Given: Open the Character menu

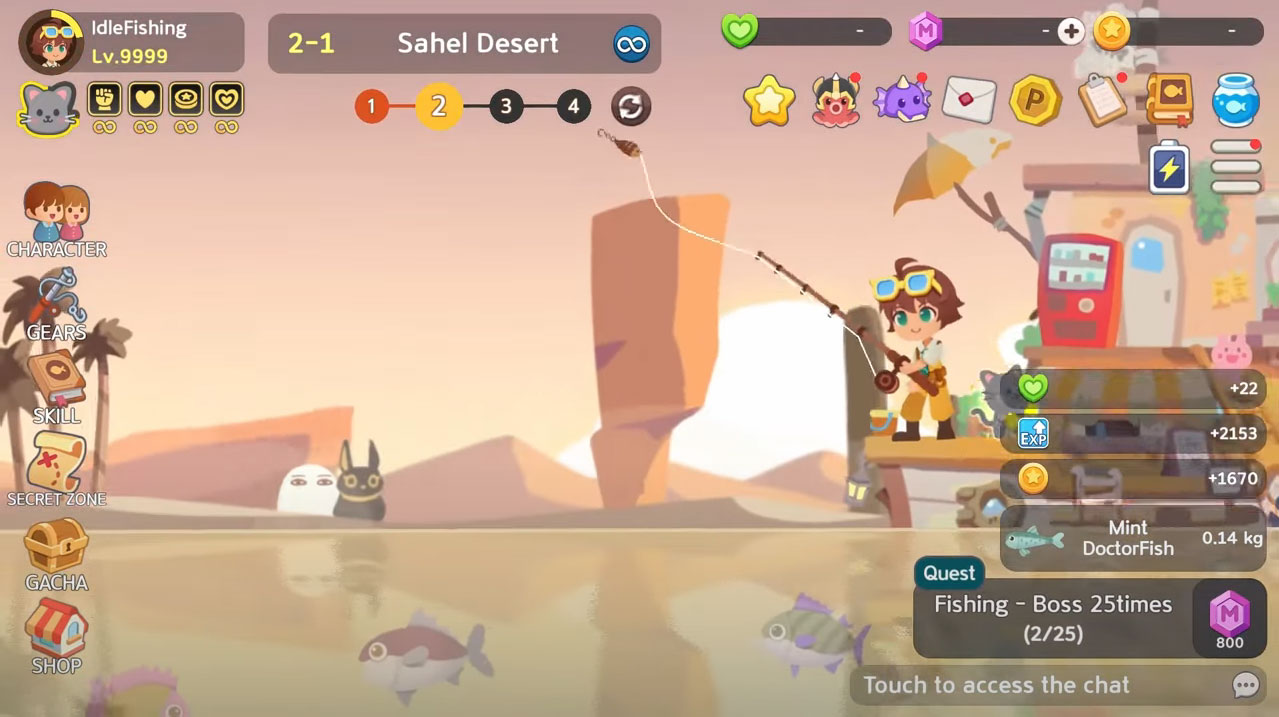Looking at the screenshot, I should click(57, 220).
